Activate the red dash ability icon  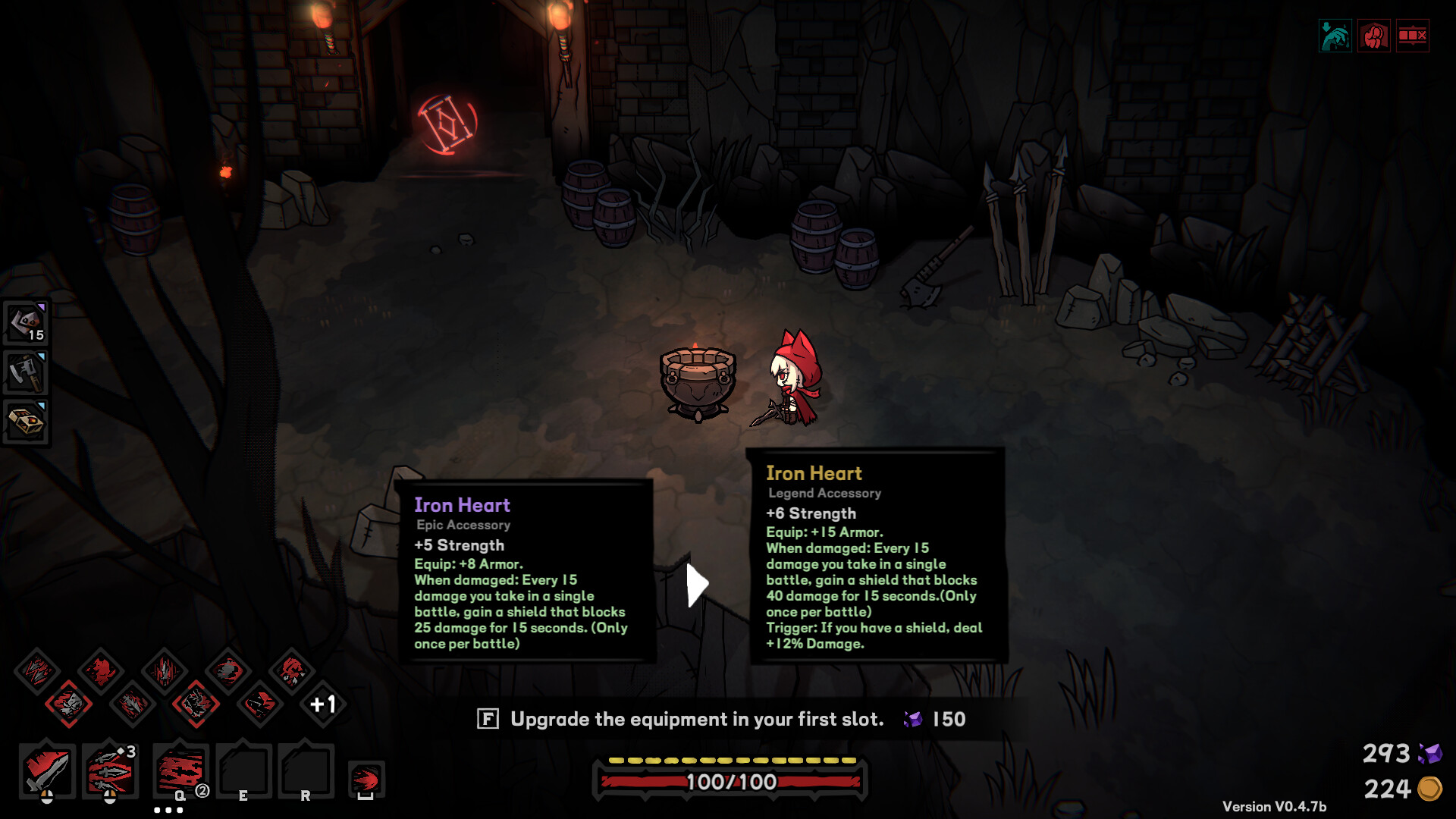[366, 780]
